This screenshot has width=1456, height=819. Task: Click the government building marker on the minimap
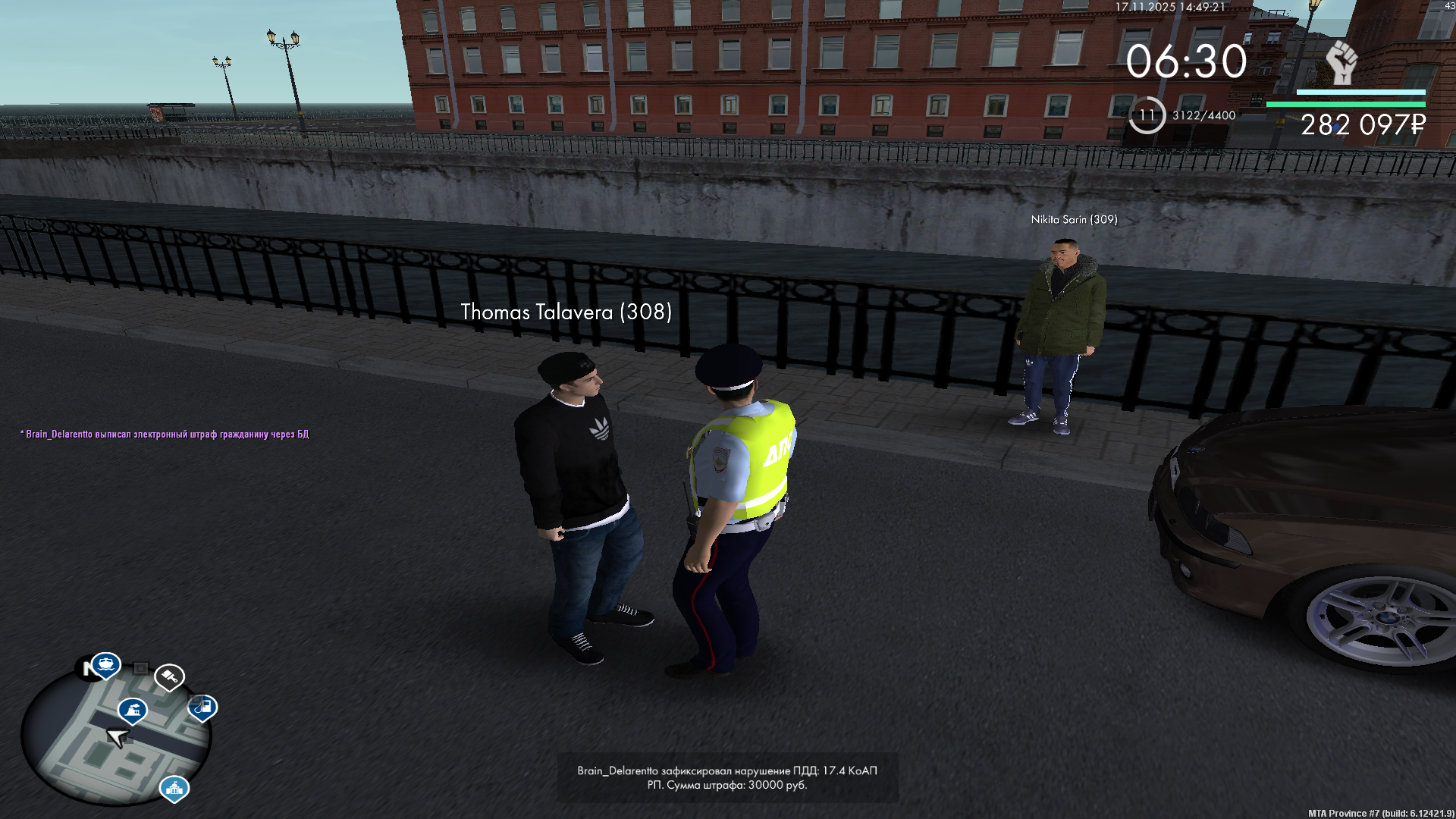click(174, 788)
